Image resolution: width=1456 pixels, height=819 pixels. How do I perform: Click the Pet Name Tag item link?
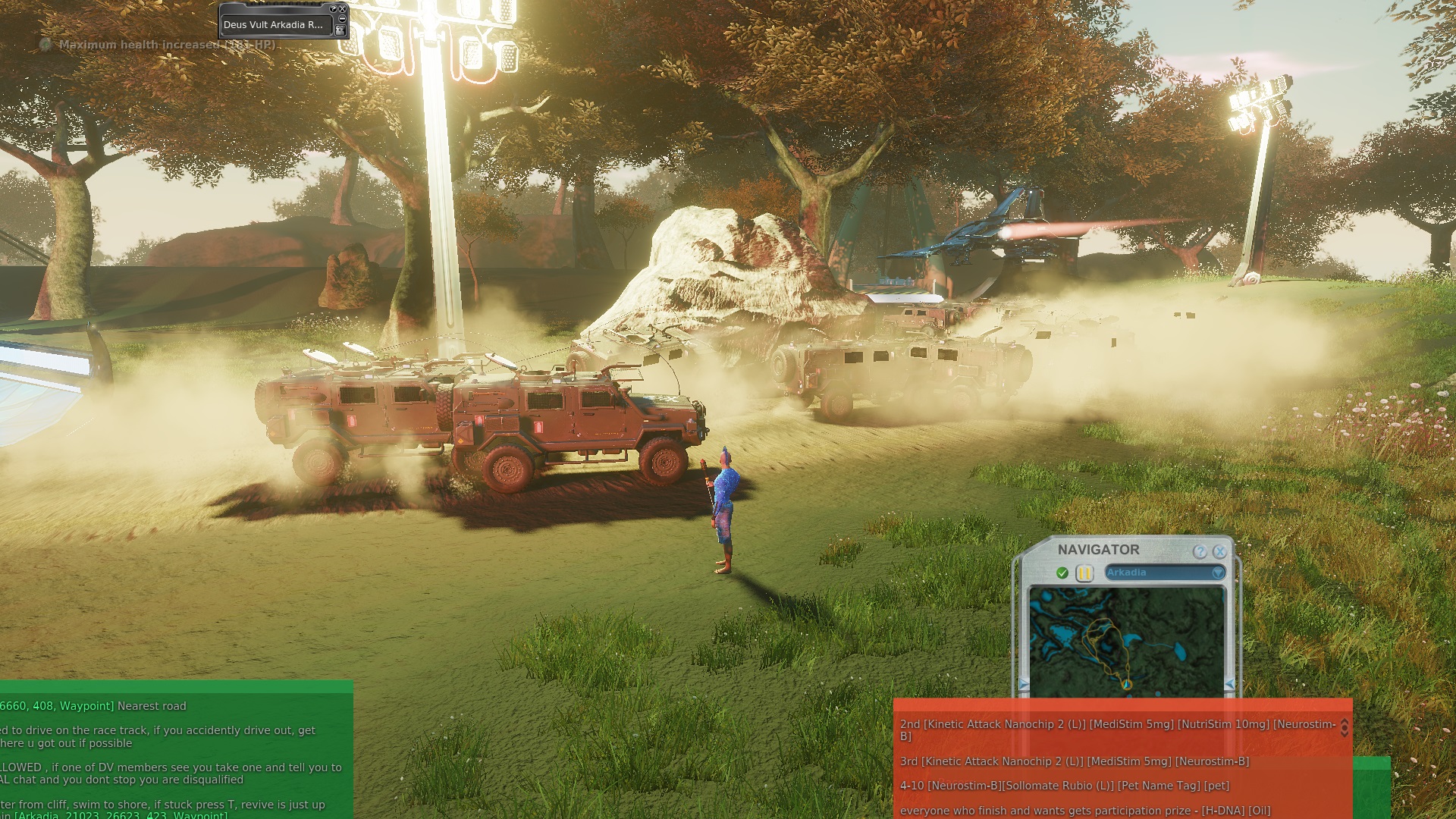(x=1159, y=786)
